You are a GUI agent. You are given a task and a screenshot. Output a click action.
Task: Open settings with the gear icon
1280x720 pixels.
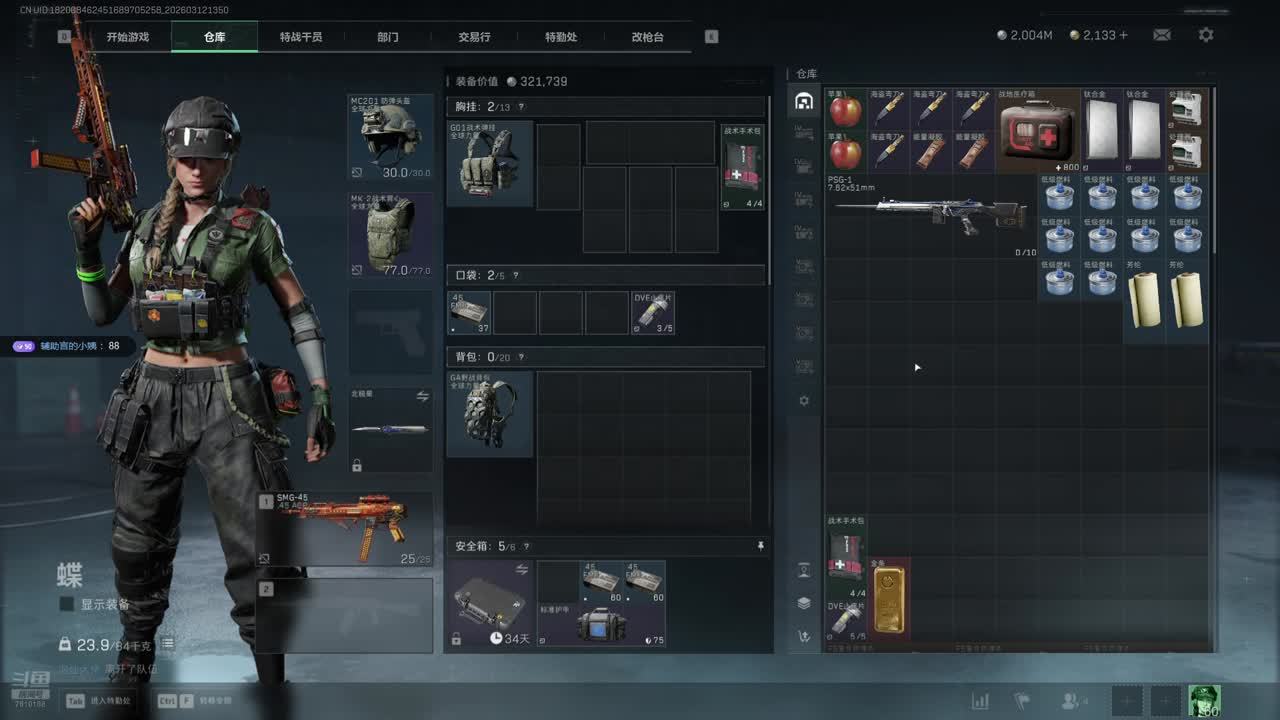click(x=1206, y=35)
